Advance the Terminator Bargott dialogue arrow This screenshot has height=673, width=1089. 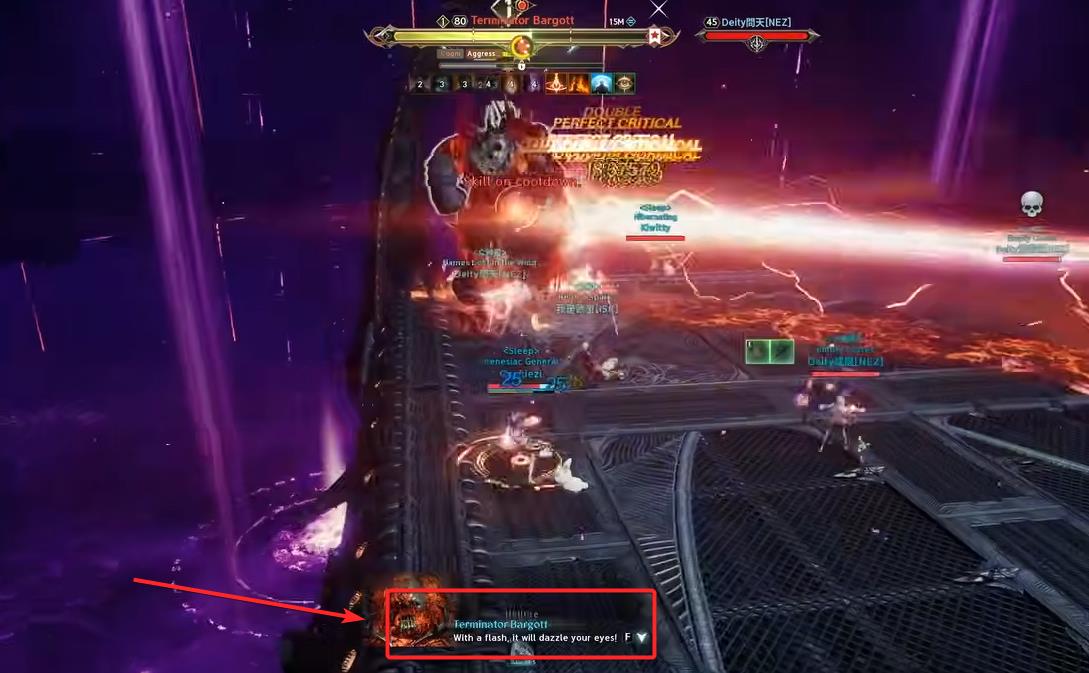(x=641, y=637)
